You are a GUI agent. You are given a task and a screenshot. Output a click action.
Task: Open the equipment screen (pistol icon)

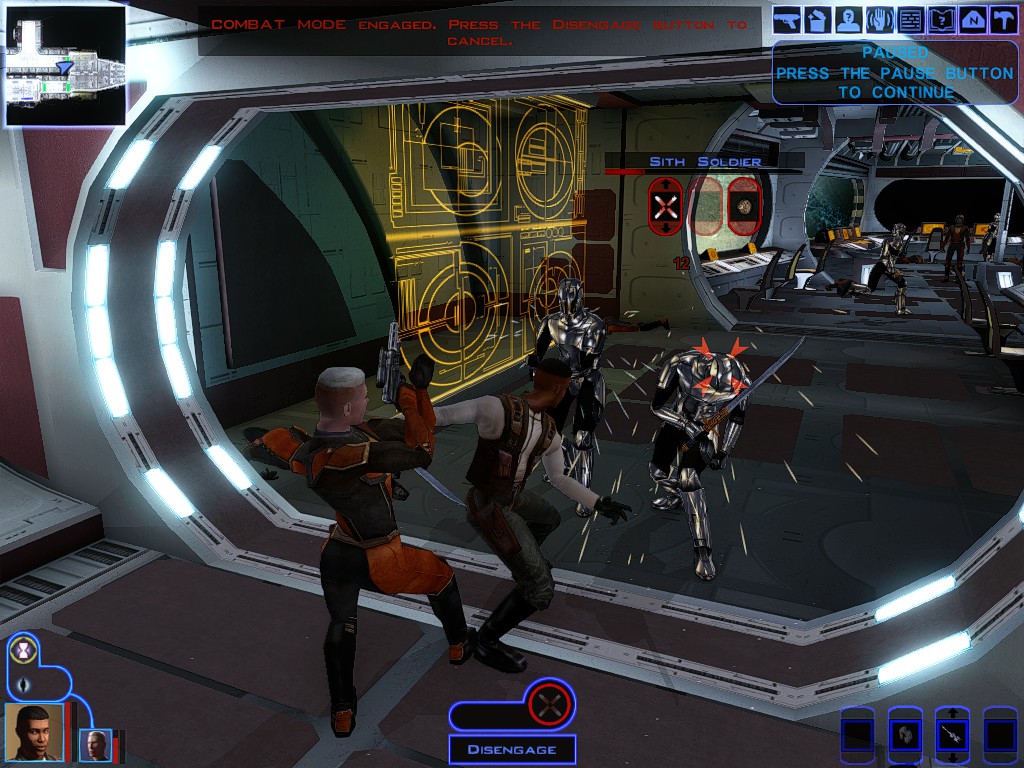click(787, 18)
